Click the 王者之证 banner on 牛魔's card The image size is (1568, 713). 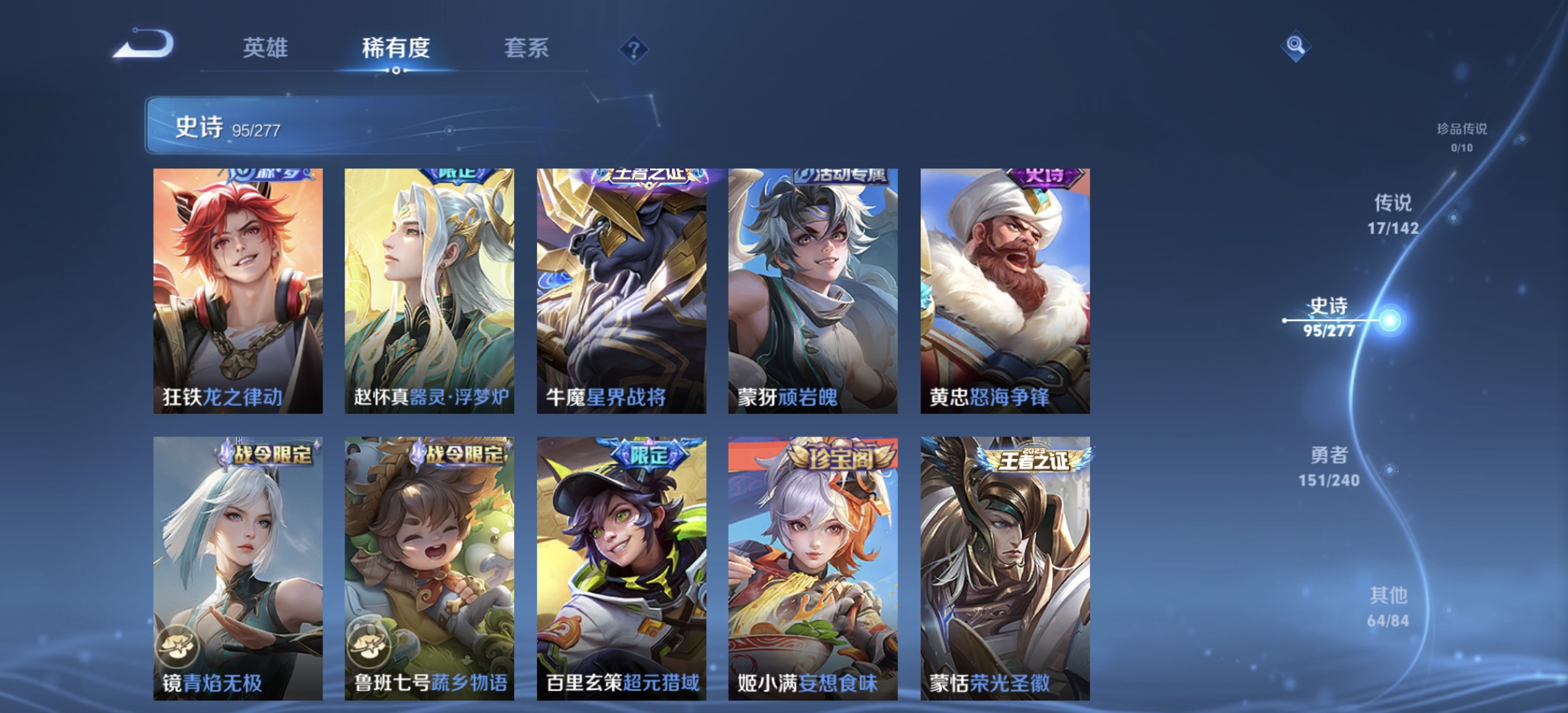(643, 176)
